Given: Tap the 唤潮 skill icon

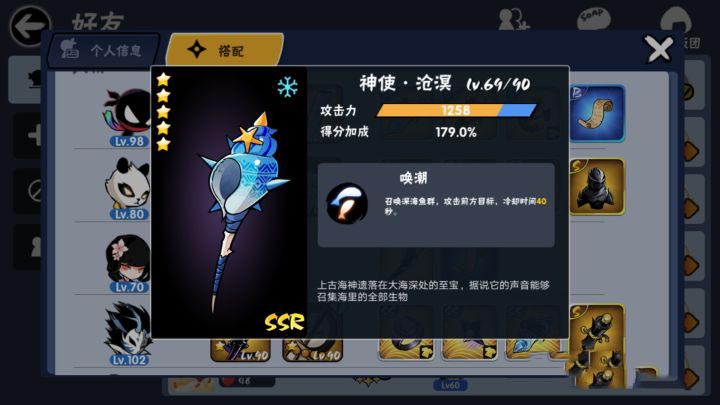Looking at the screenshot, I should point(346,203).
